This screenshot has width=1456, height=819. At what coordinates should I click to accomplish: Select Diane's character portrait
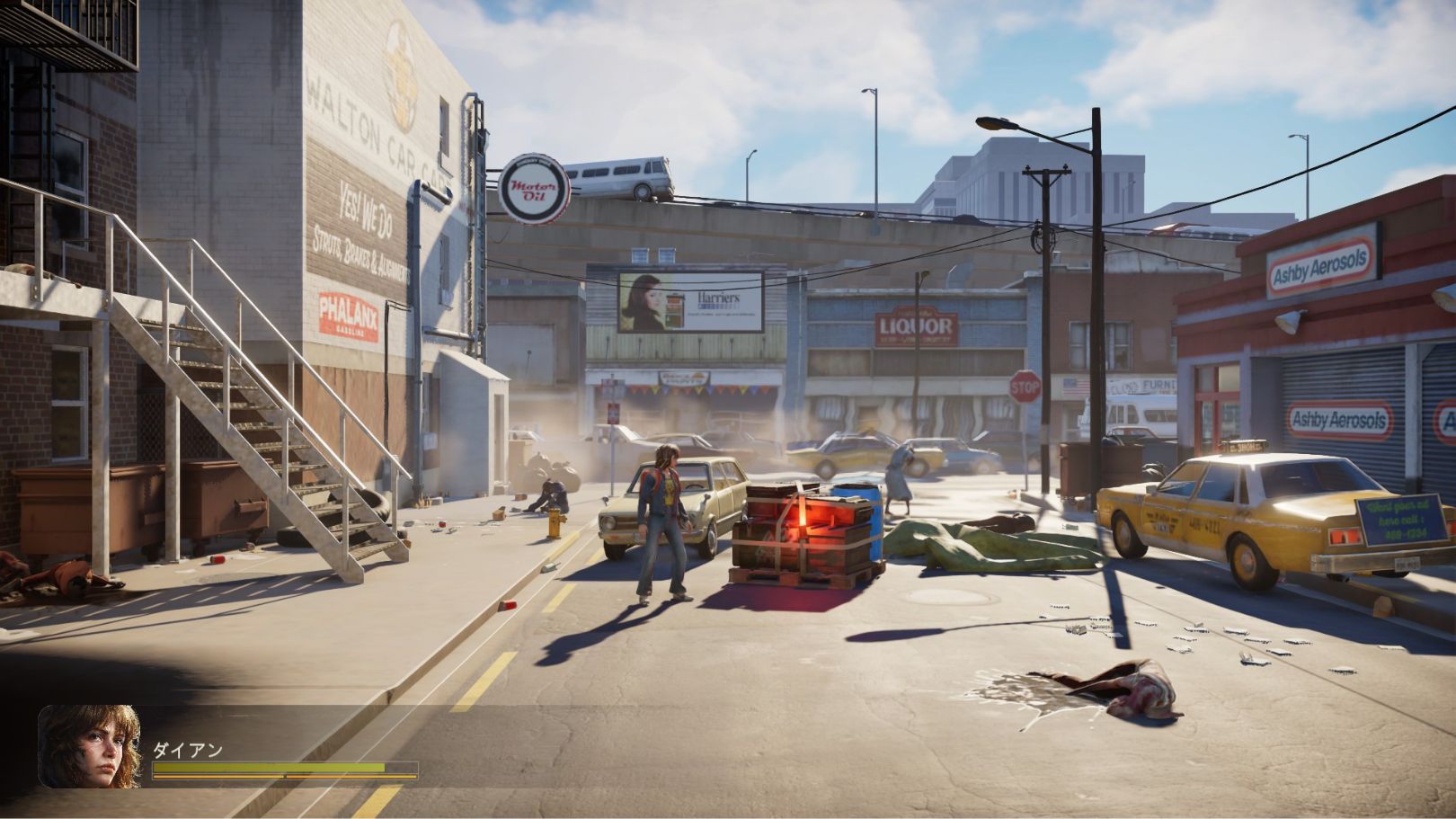coord(89,746)
